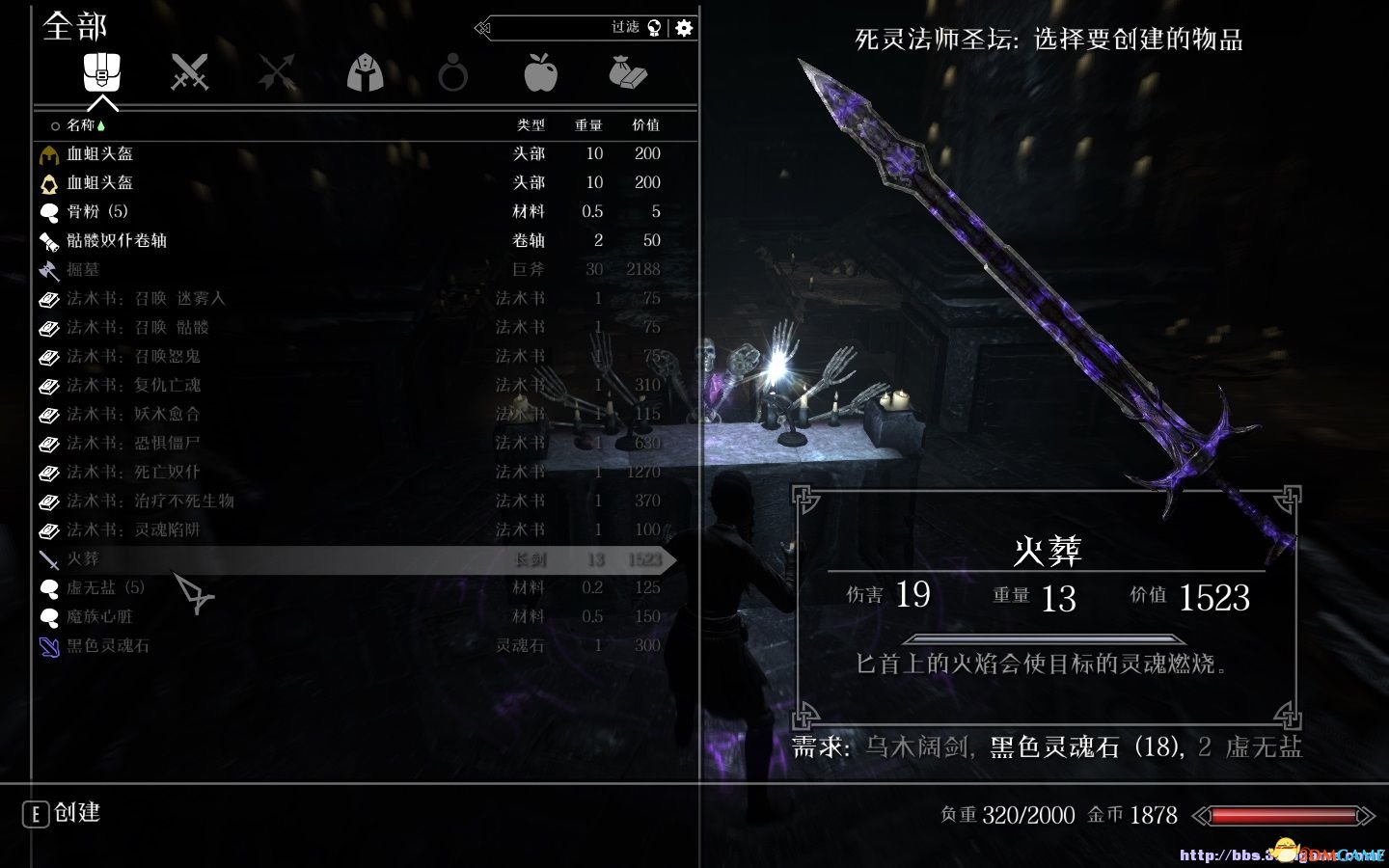Open the gear settings icon
Screen dimensions: 1389x868
coord(684,28)
